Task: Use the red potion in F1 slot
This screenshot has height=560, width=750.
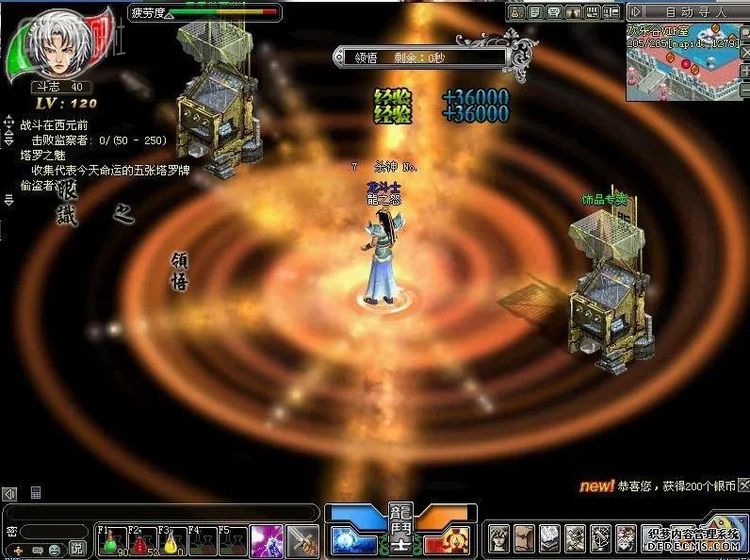Action: 108,542
